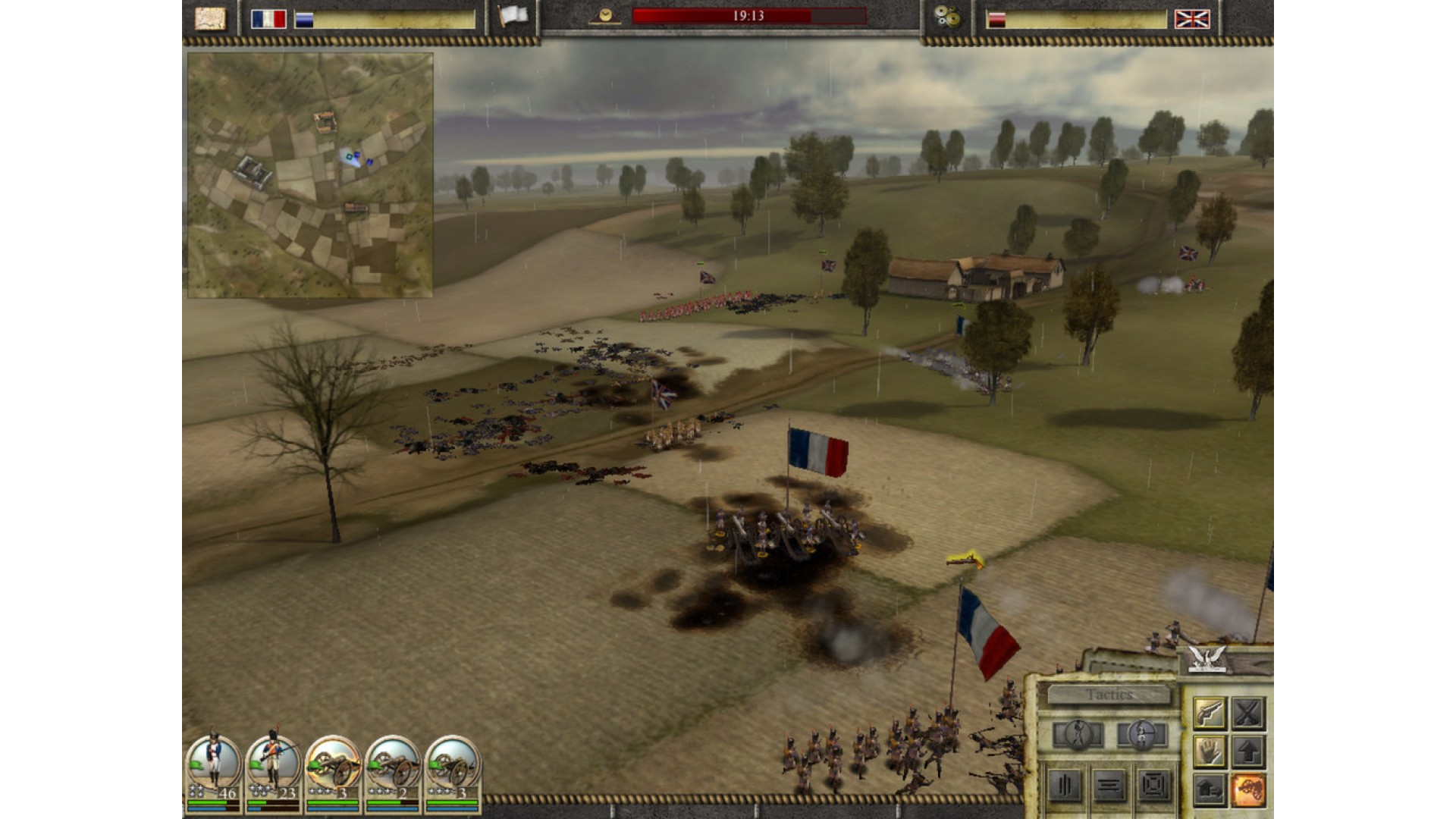Click the white surrender flag icon
The width and height of the screenshot is (1456, 819).
pos(513,17)
